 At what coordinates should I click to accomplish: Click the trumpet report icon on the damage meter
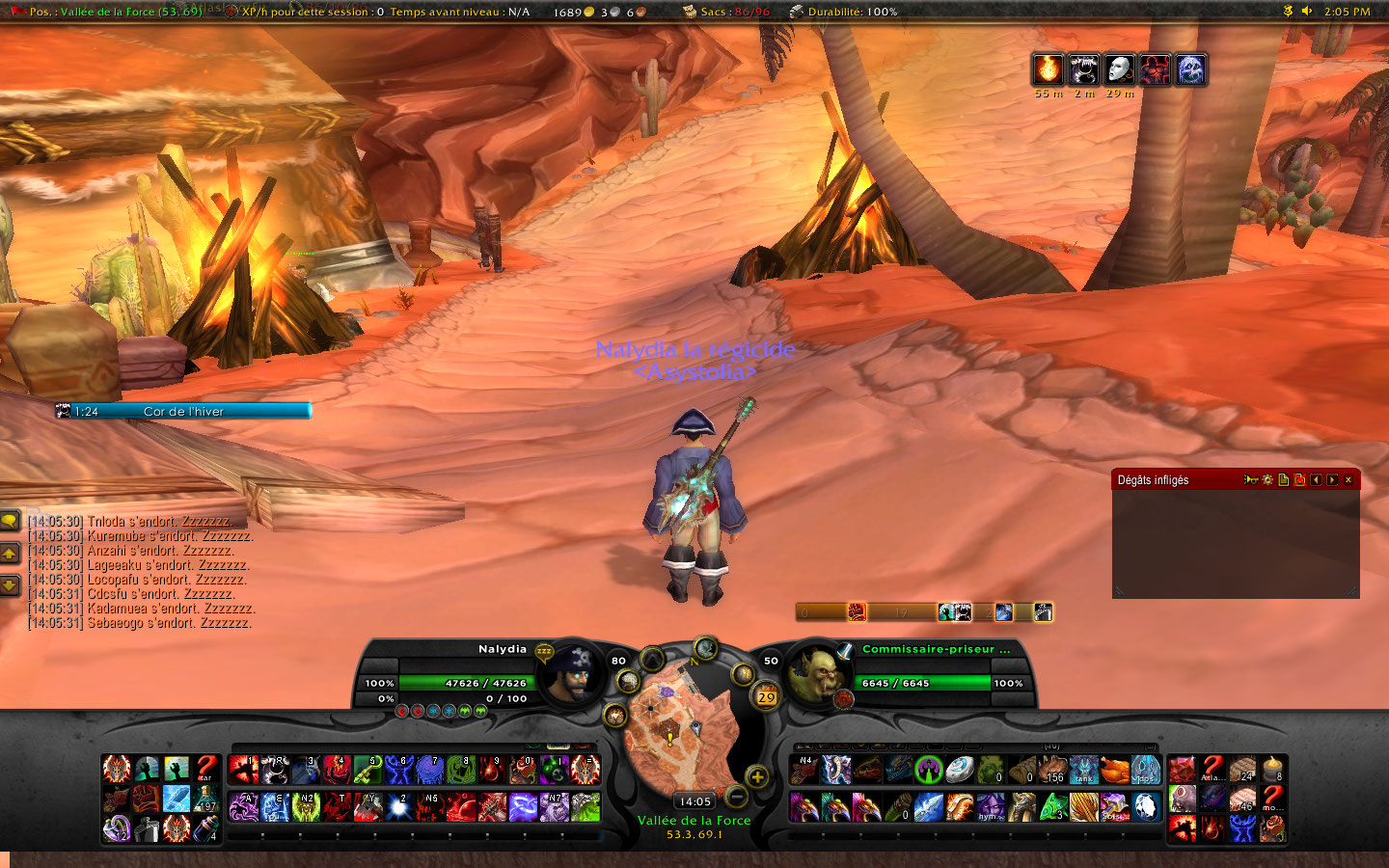pos(1251,479)
